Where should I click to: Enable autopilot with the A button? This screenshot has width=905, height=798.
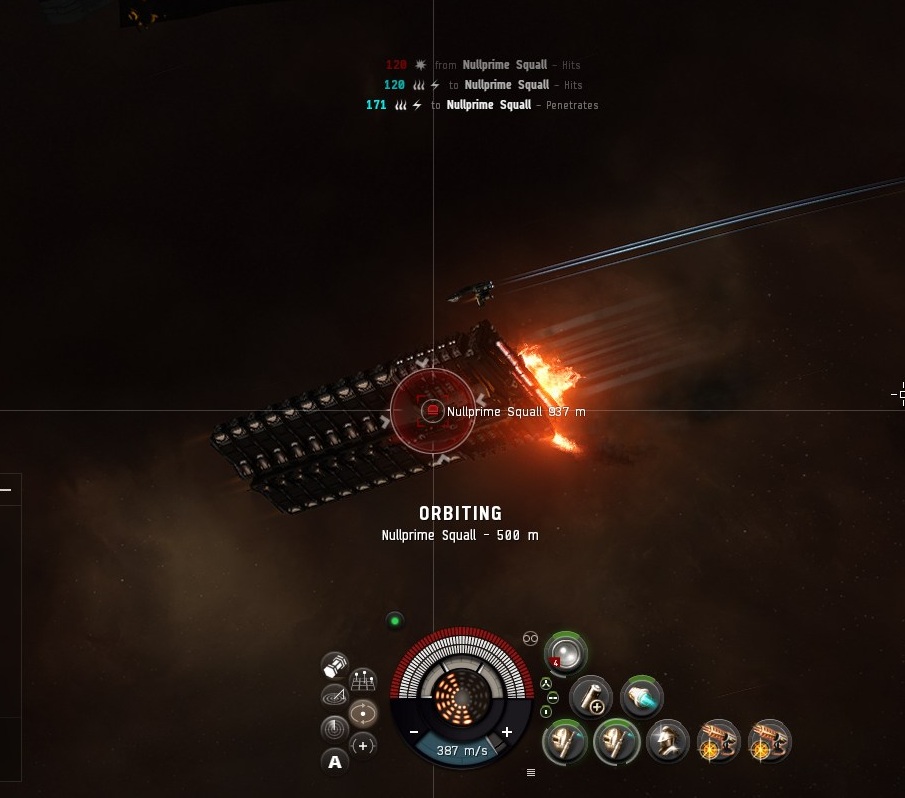(335, 763)
